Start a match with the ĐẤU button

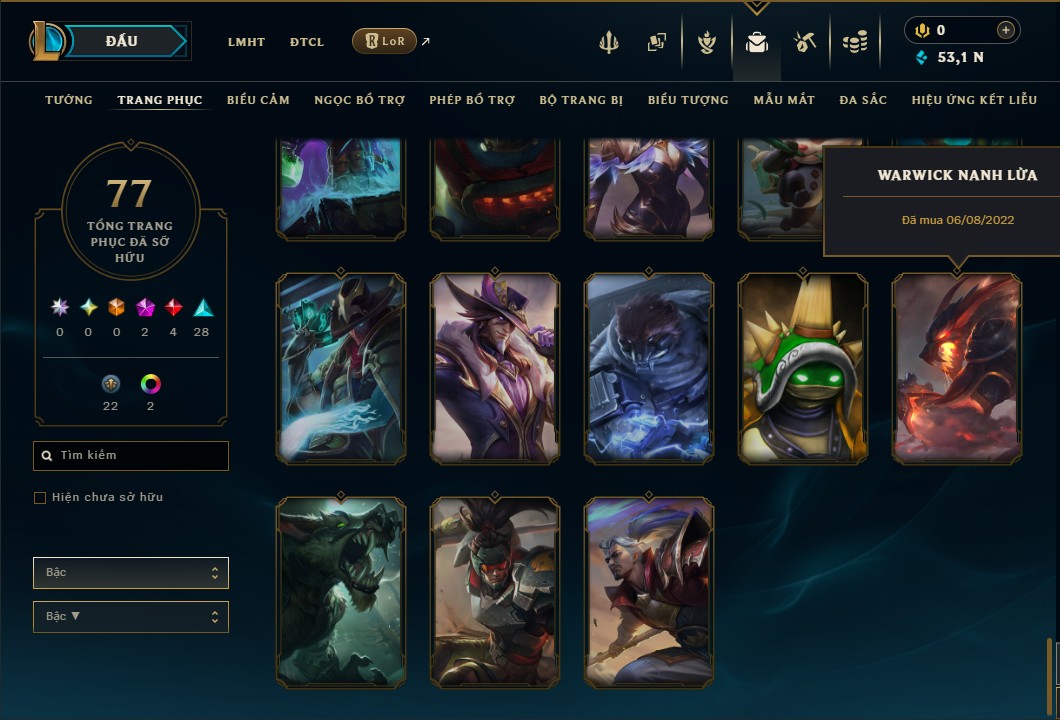[x=122, y=41]
